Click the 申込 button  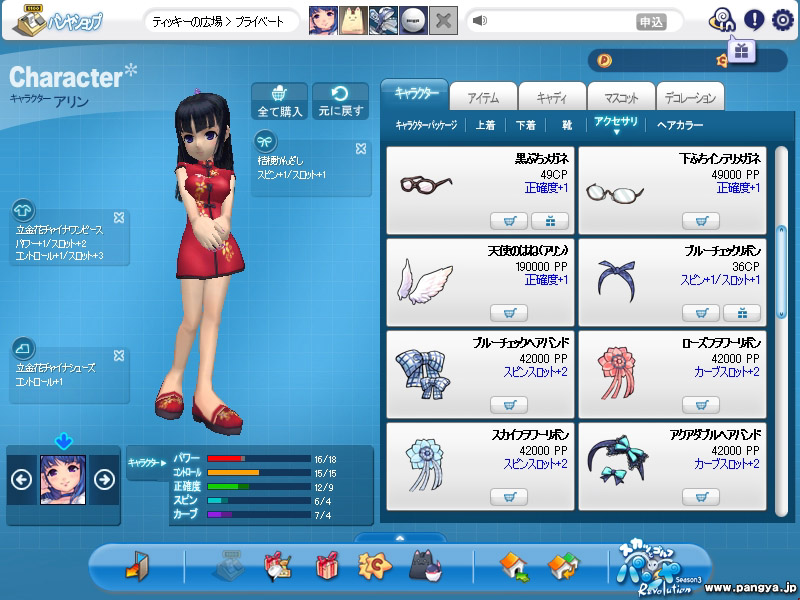[x=650, y=21]
